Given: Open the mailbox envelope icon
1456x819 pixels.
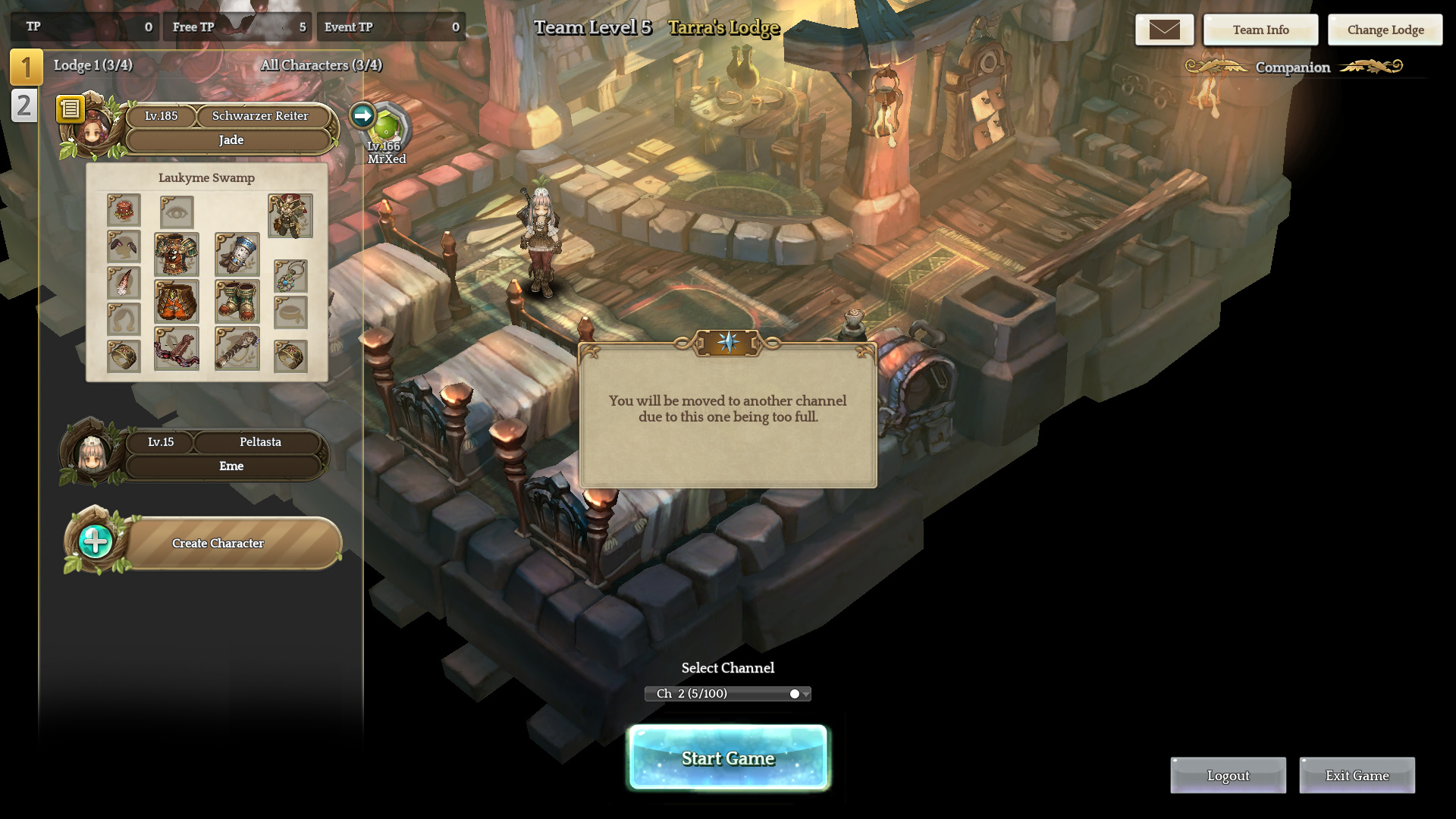Looking at the screenshot, I should 1164,30.
